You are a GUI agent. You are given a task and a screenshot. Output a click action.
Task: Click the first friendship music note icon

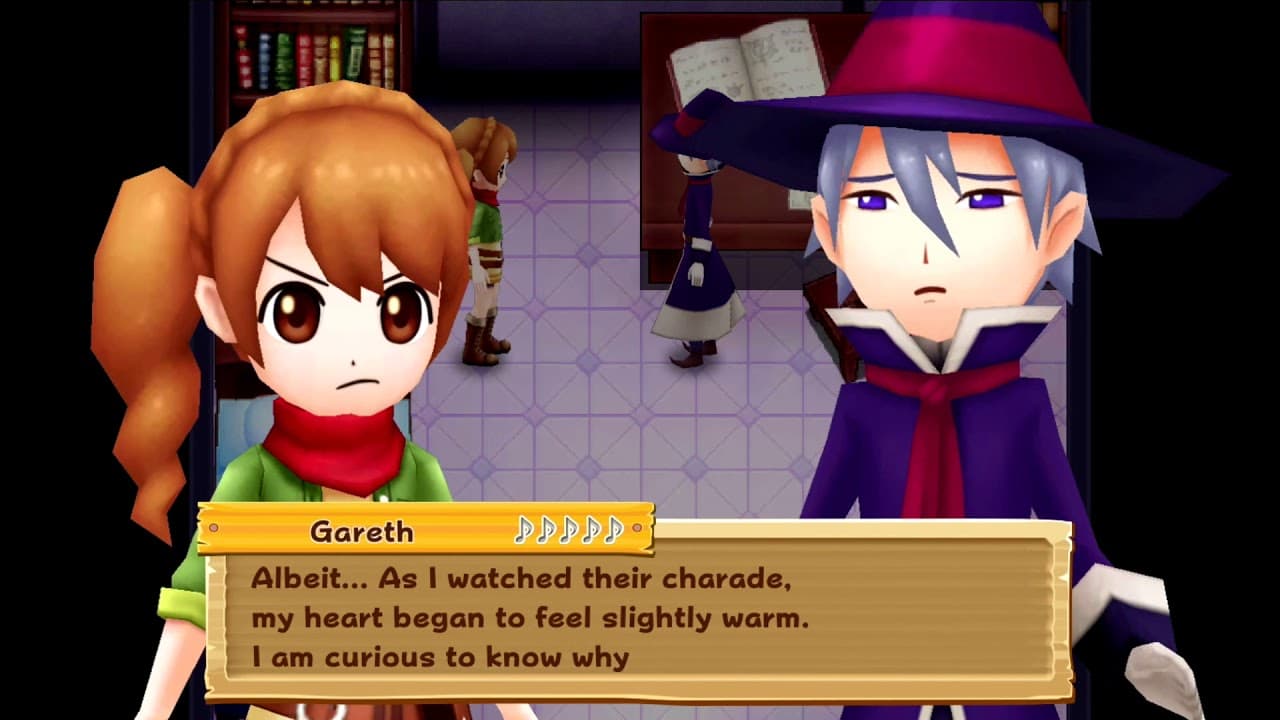524,529
